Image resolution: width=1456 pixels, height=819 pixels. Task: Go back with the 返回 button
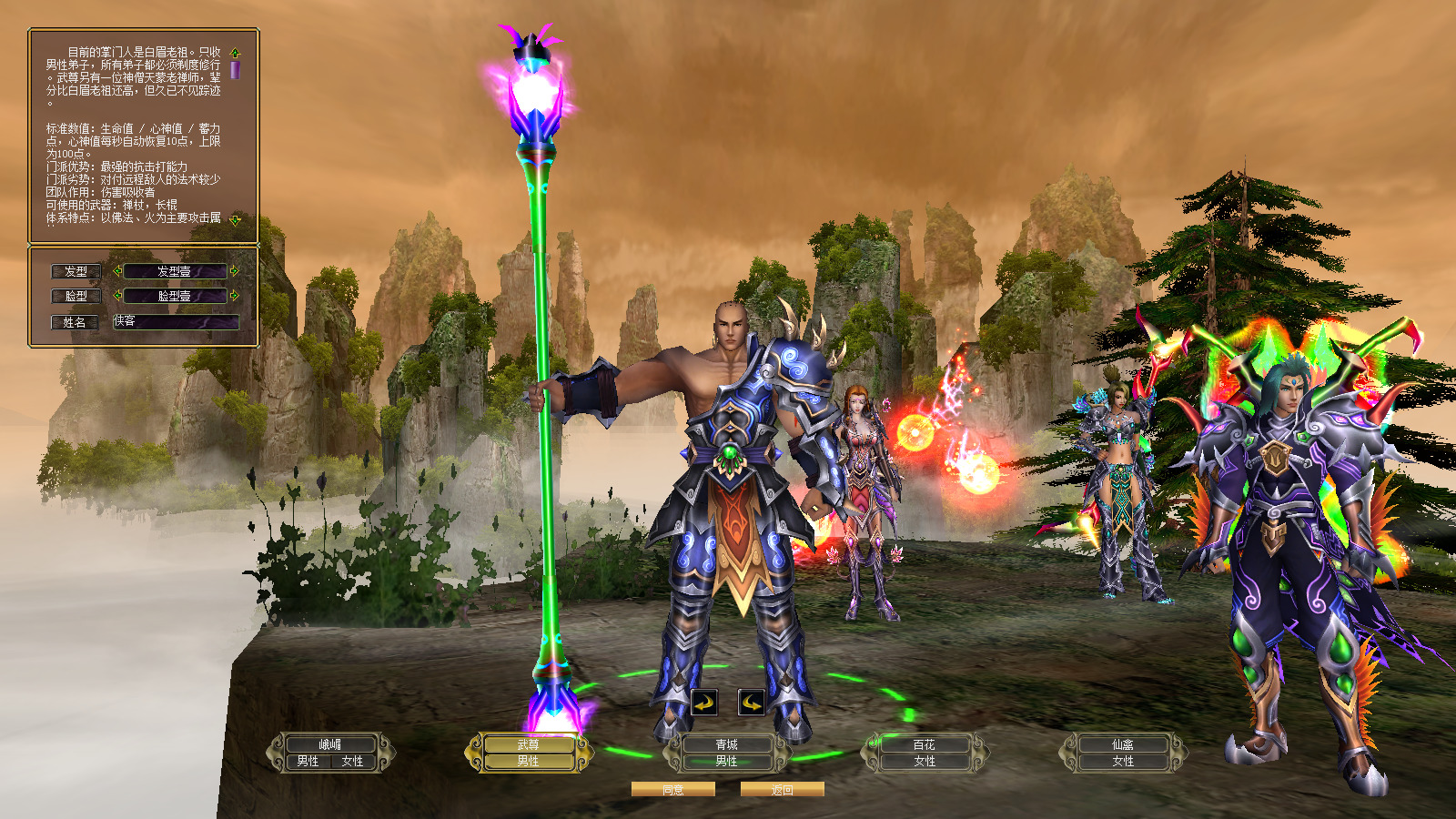click(x=782, y=790)
